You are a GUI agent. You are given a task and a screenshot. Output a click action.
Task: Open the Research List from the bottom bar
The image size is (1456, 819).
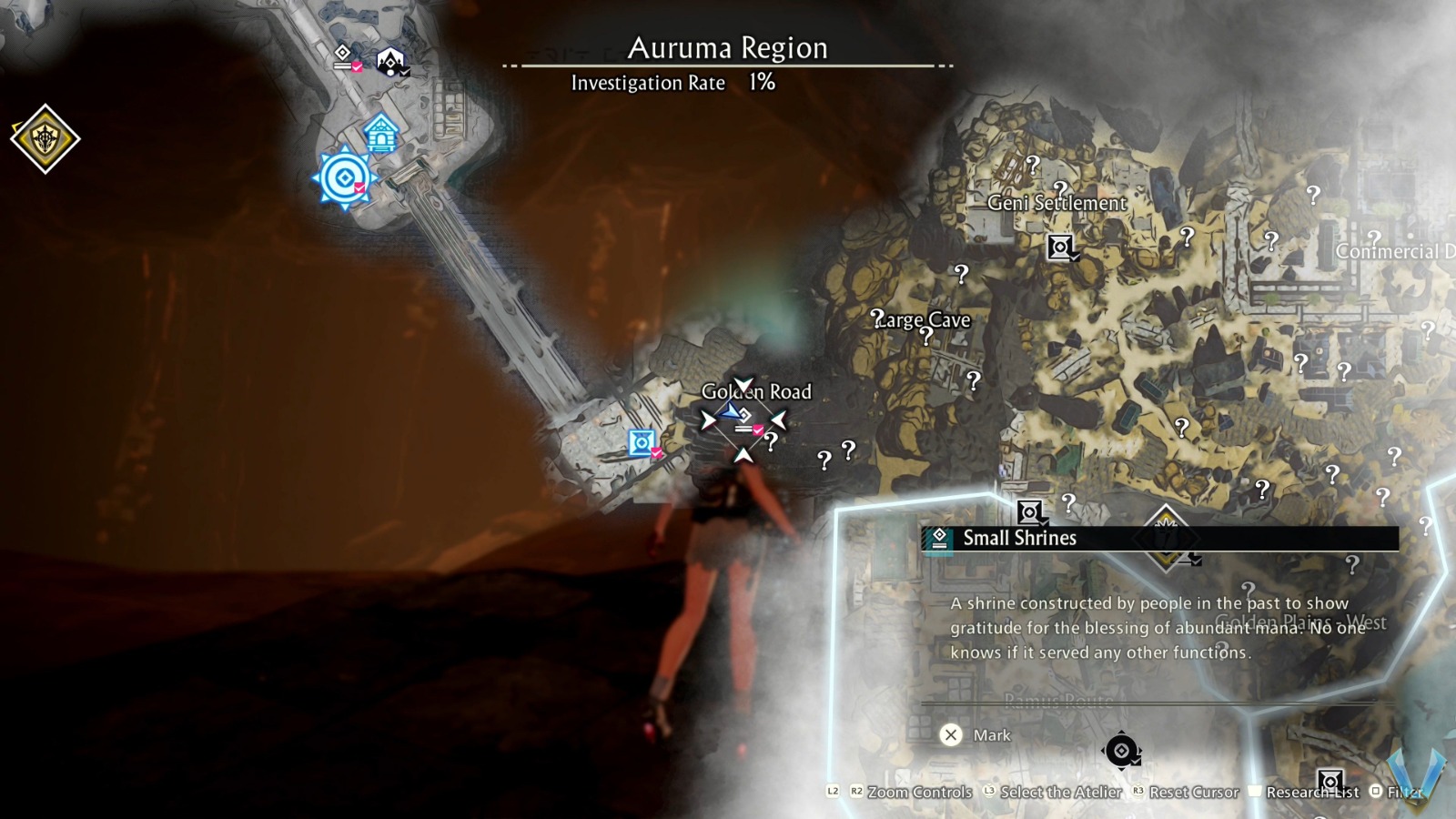pos(1312,792)
